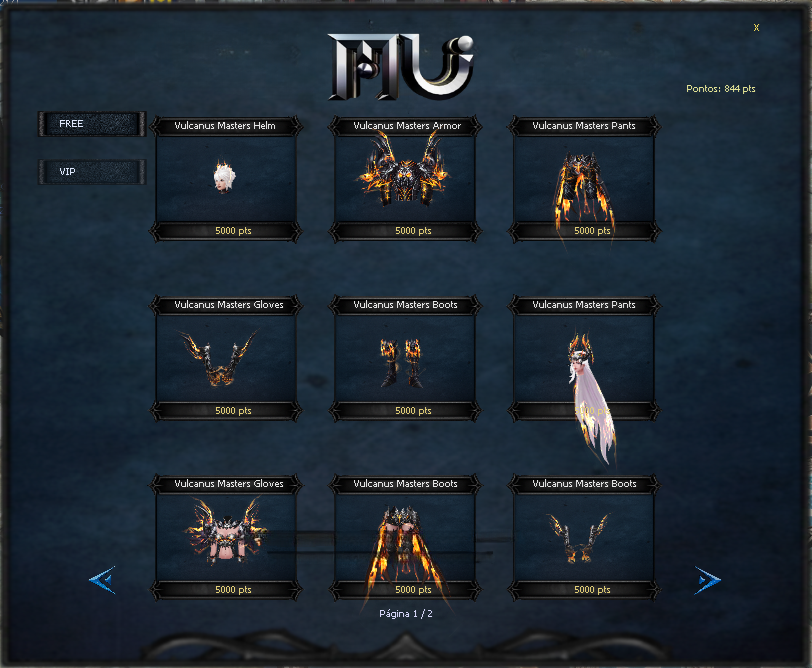Pick the Pants item showing a white-haired character
The width and height of the screenshot is (812, 668).
click(x=584, y=358)
